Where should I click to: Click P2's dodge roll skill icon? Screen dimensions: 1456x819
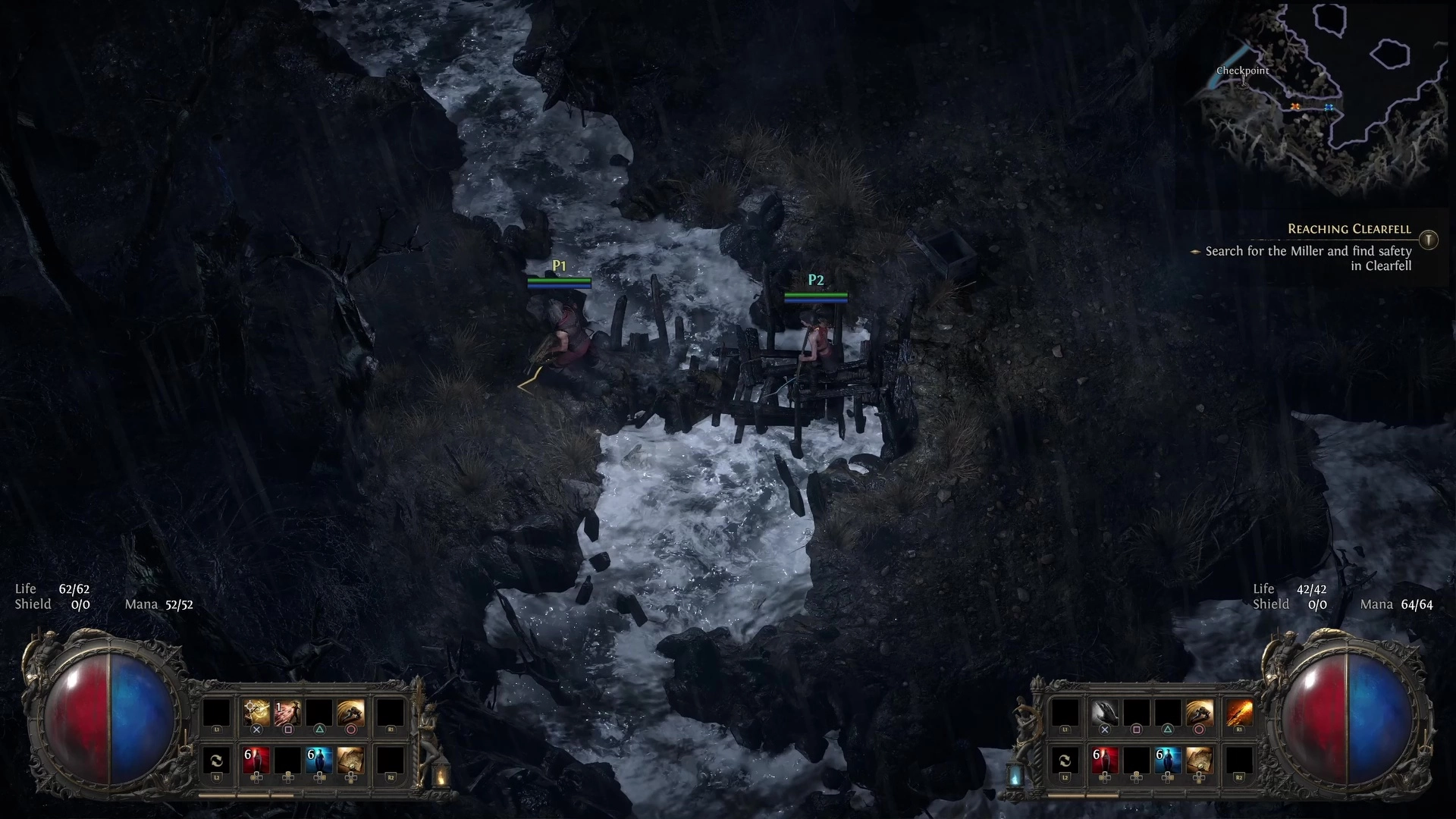(1200, 711)
